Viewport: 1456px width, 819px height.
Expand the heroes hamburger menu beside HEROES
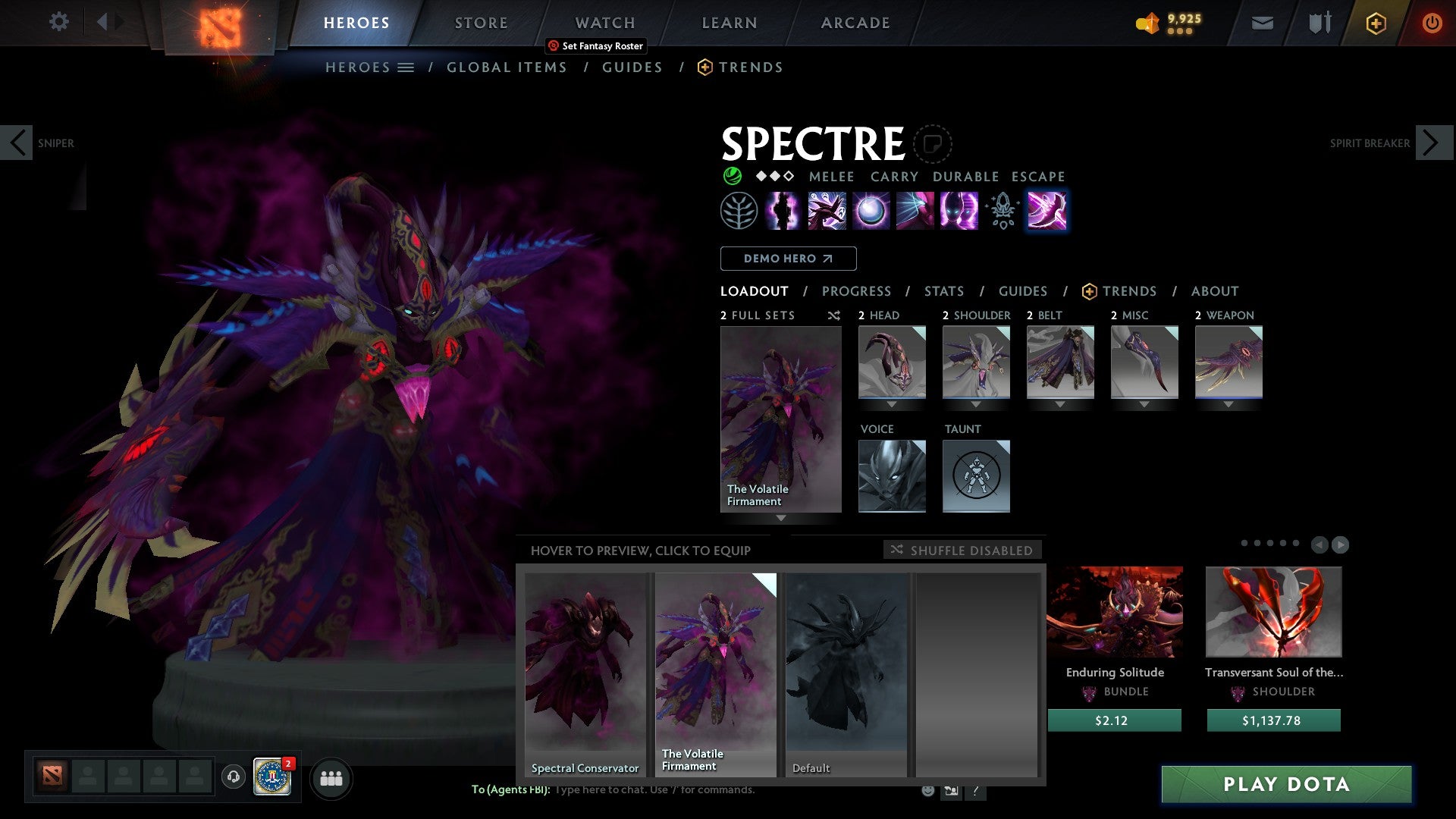coord(406,67)
